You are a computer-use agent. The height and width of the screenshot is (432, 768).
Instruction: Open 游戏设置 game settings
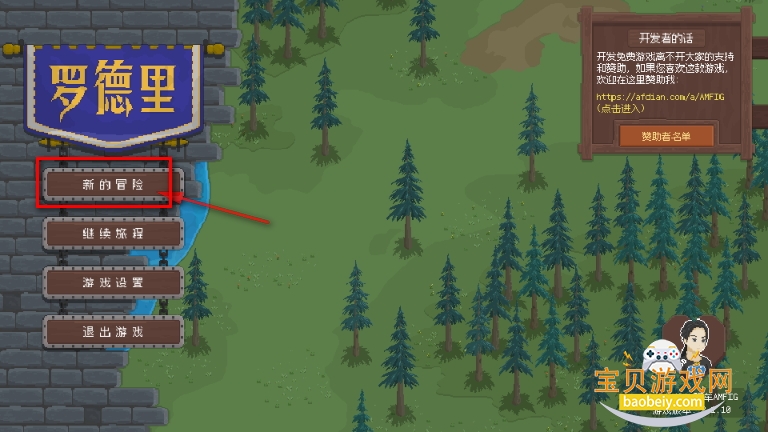coord(113,282)
